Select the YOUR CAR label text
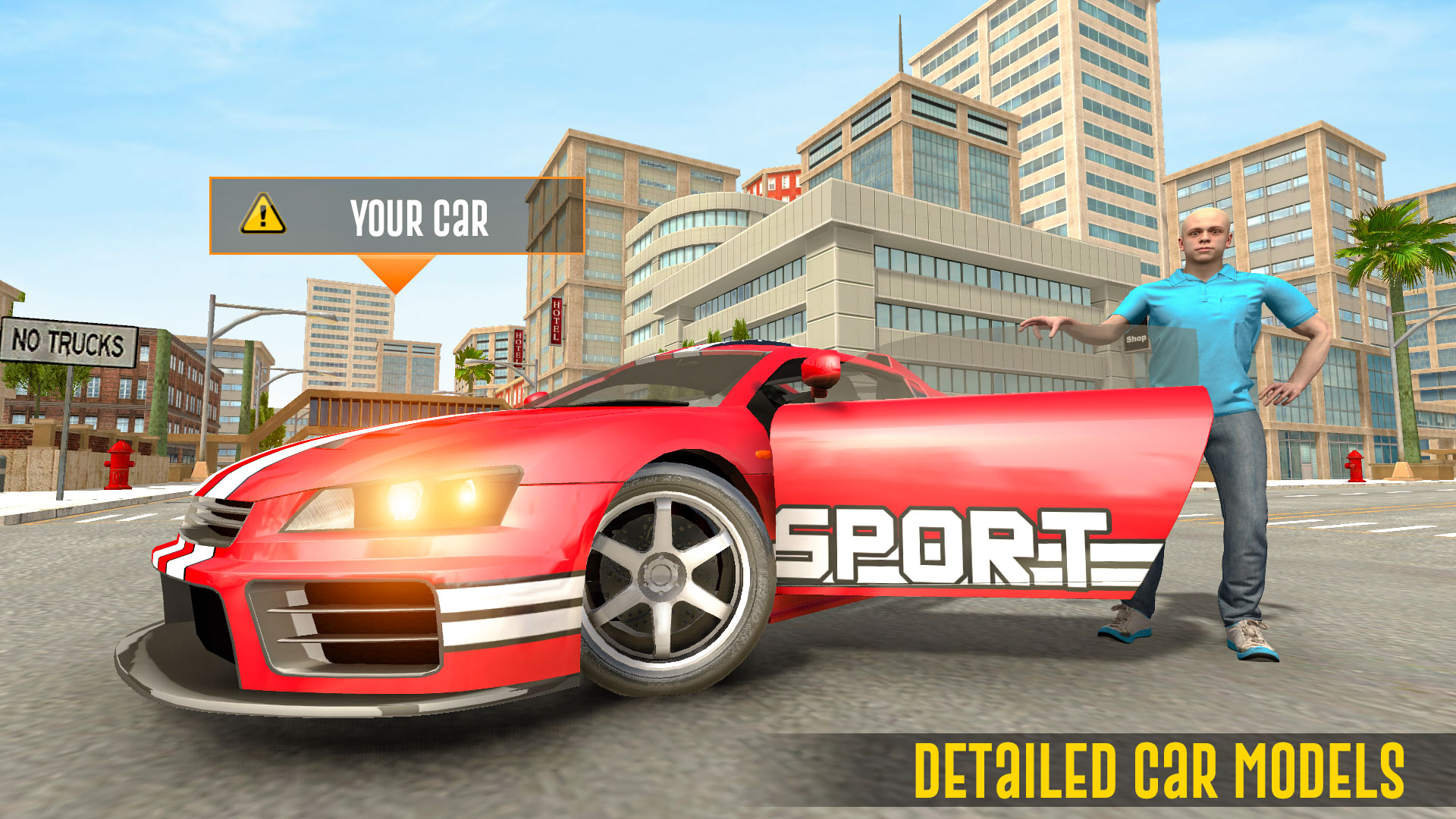Image resolution: width=1456 pixels, height=819 pixels. 421,216
